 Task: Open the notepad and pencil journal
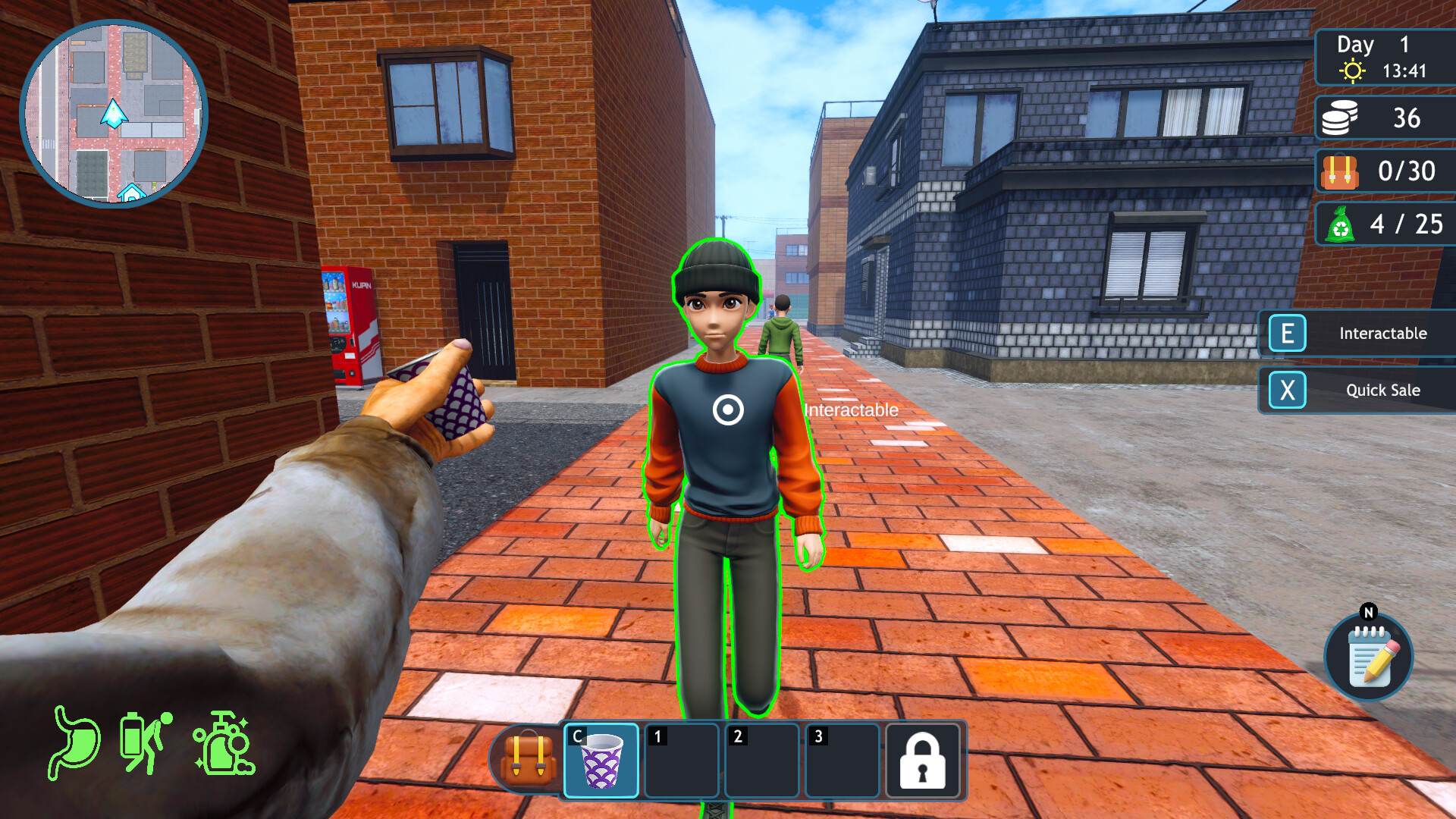[x=1369, y=657]
